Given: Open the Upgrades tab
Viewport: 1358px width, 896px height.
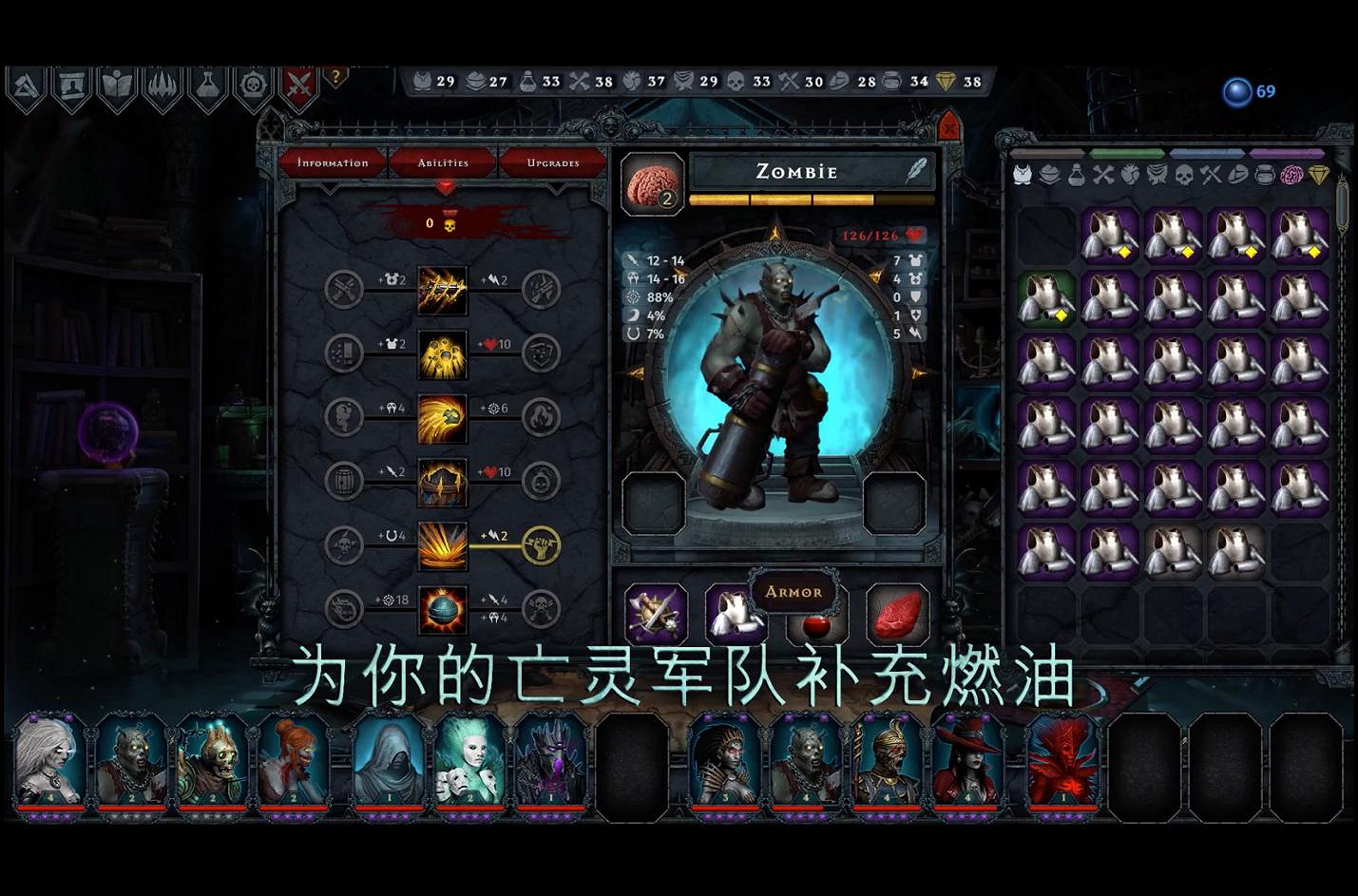Looking at the screenshot, I should [x=552, y=162].
